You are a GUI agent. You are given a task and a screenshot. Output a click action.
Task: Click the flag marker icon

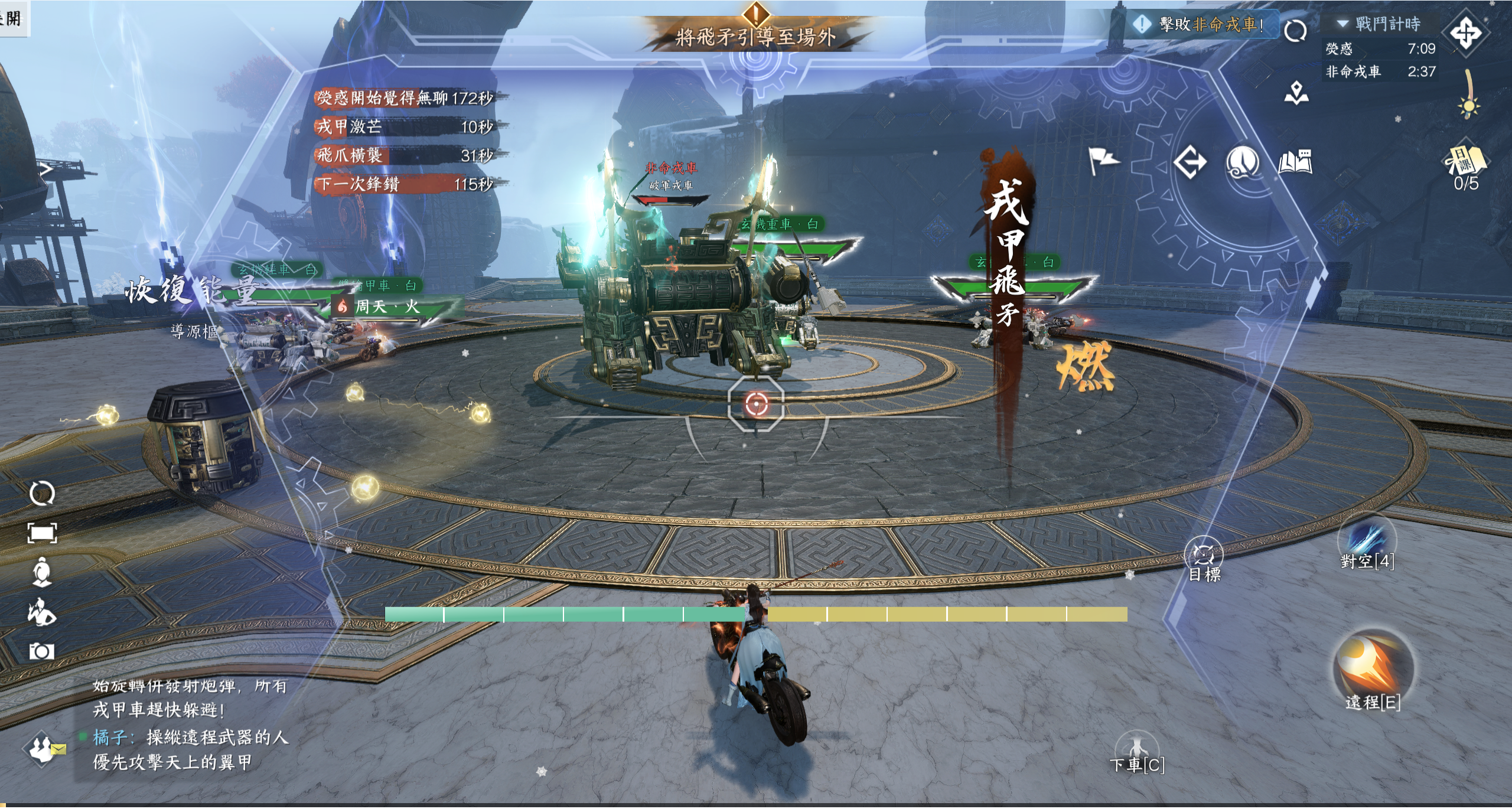pyautogui.click(x=1102, y=160)
